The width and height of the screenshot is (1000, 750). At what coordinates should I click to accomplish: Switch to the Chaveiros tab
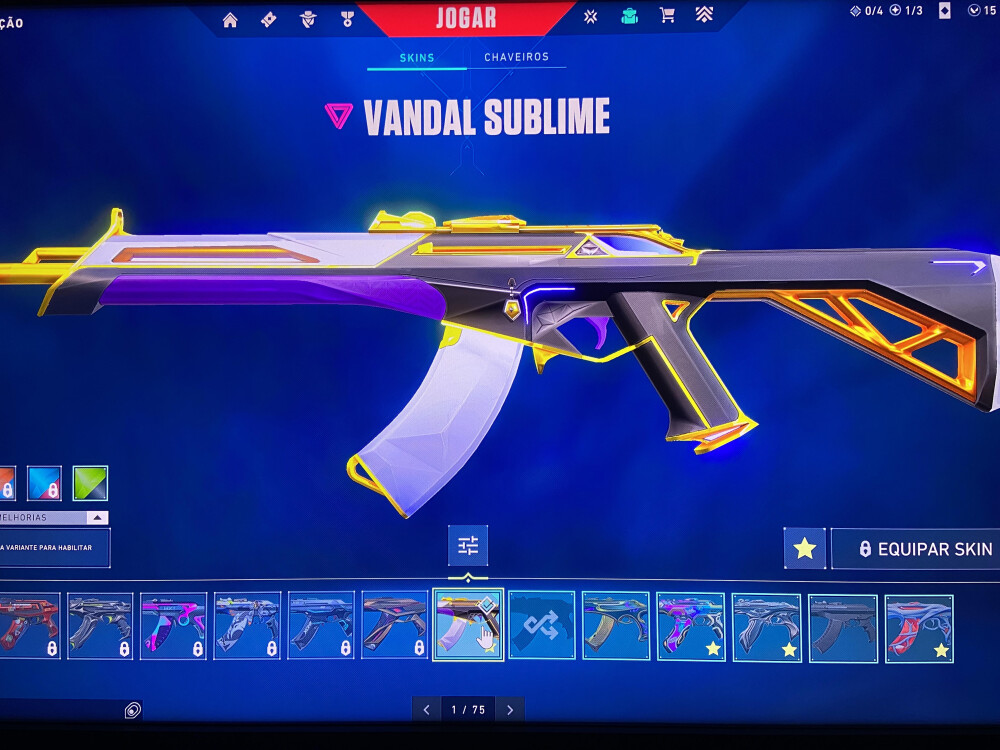coord(516,58)
